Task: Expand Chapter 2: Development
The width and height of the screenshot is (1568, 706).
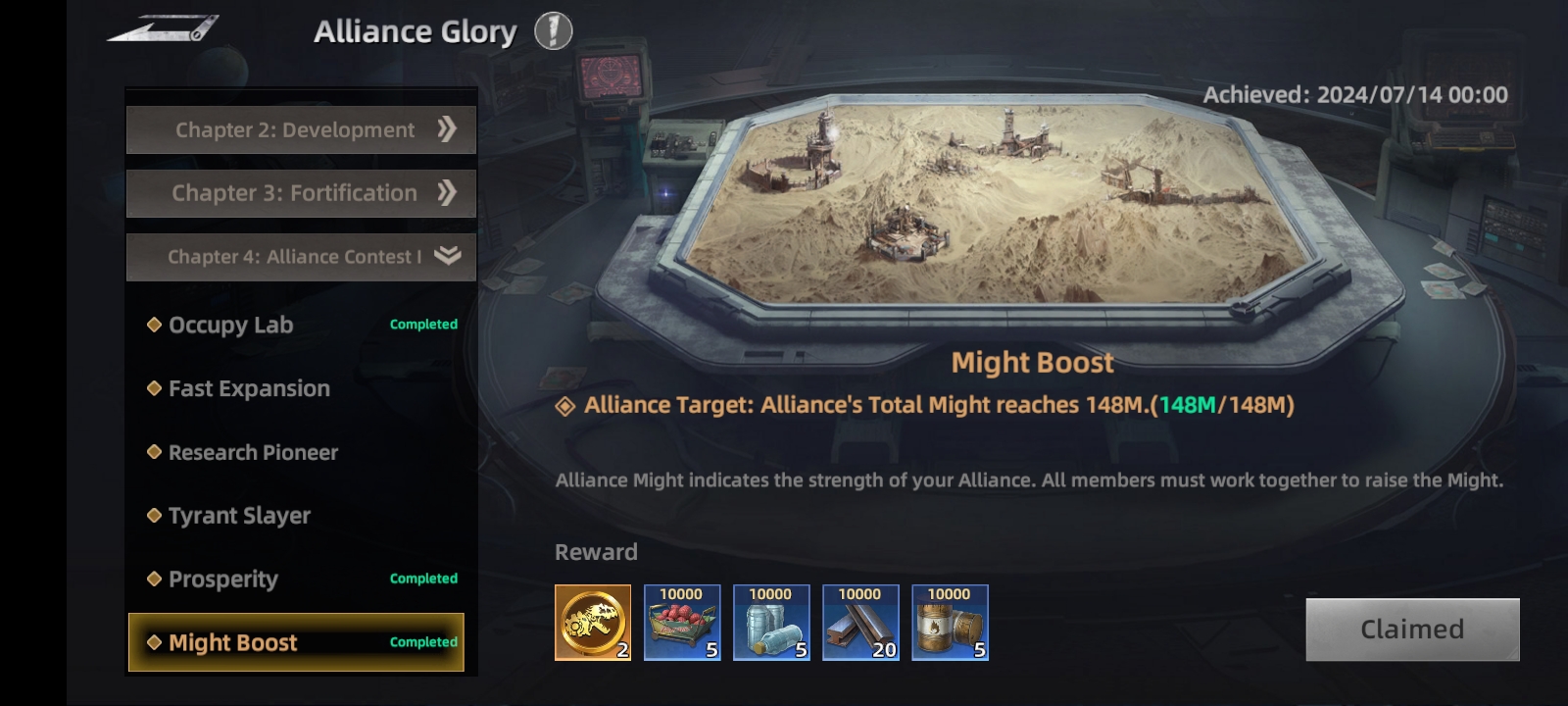Action: [x=301, y=130]
